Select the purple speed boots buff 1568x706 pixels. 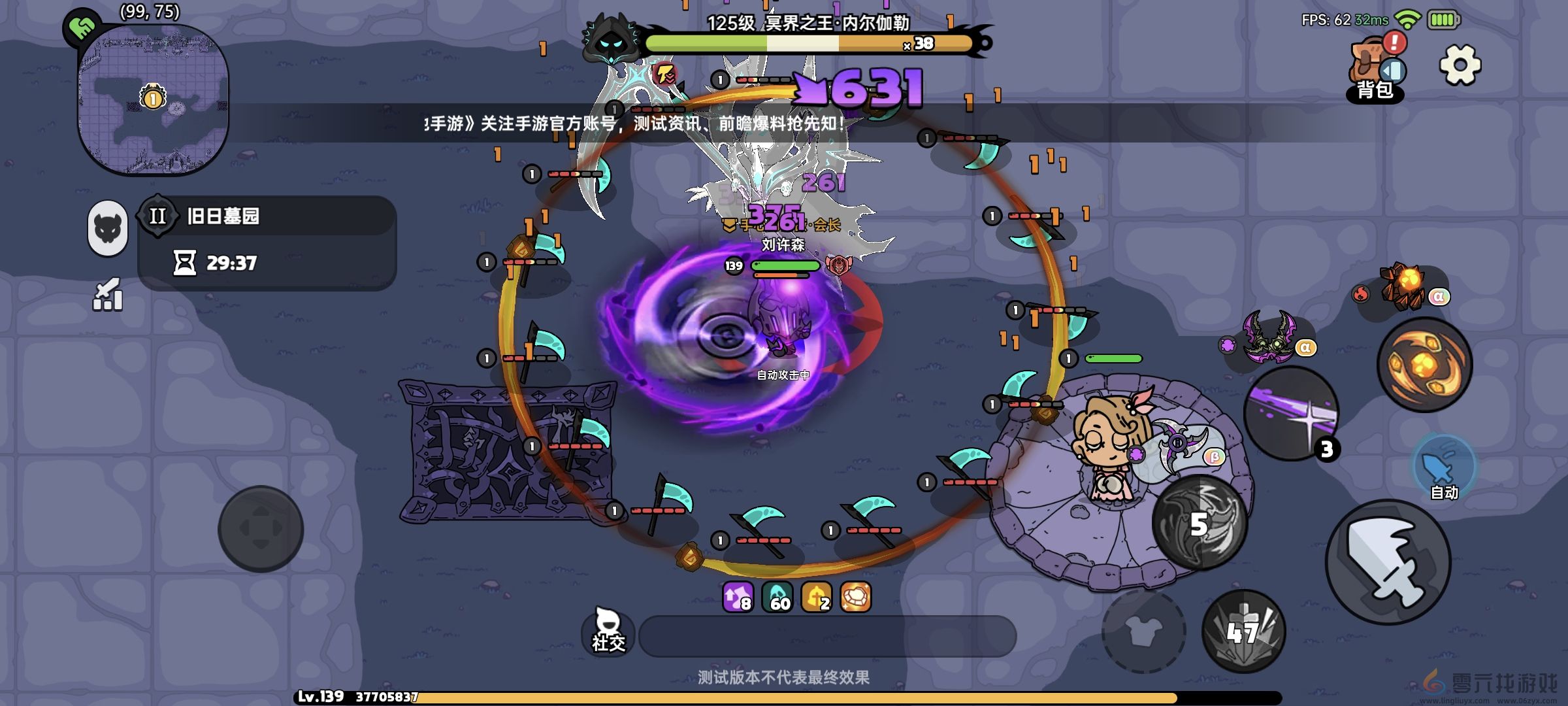click(x=738, y=597)
